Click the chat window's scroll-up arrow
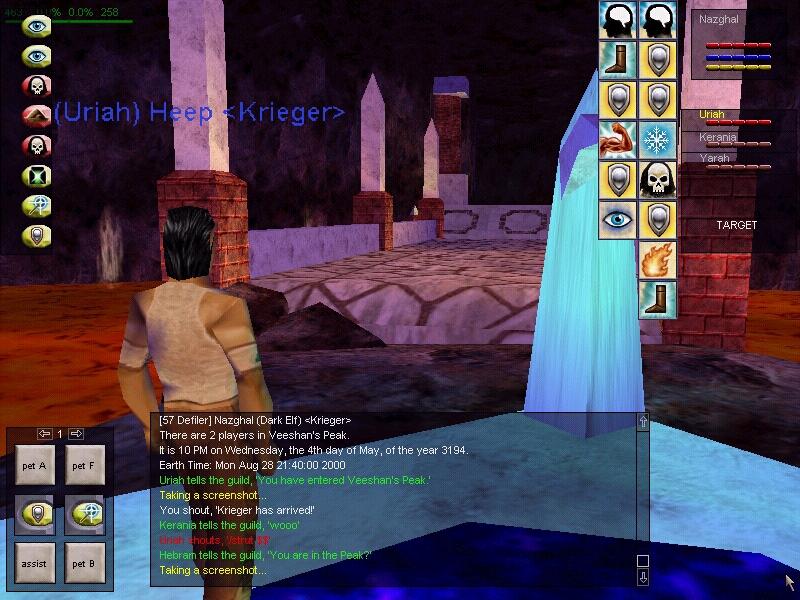This screenshot has height=600, width=800. [x=643, y=422]
